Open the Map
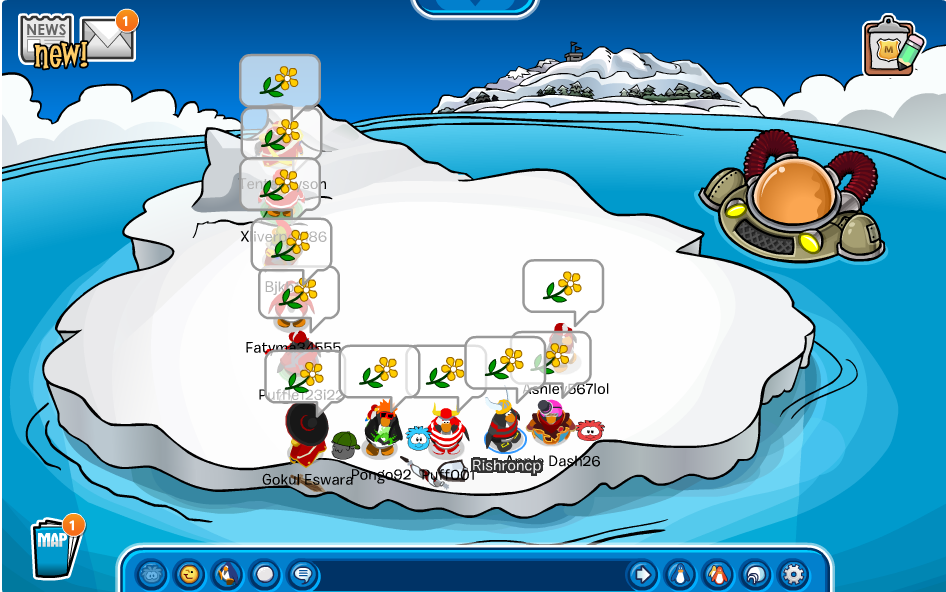946x592 pixels. [x=54, y=547]
